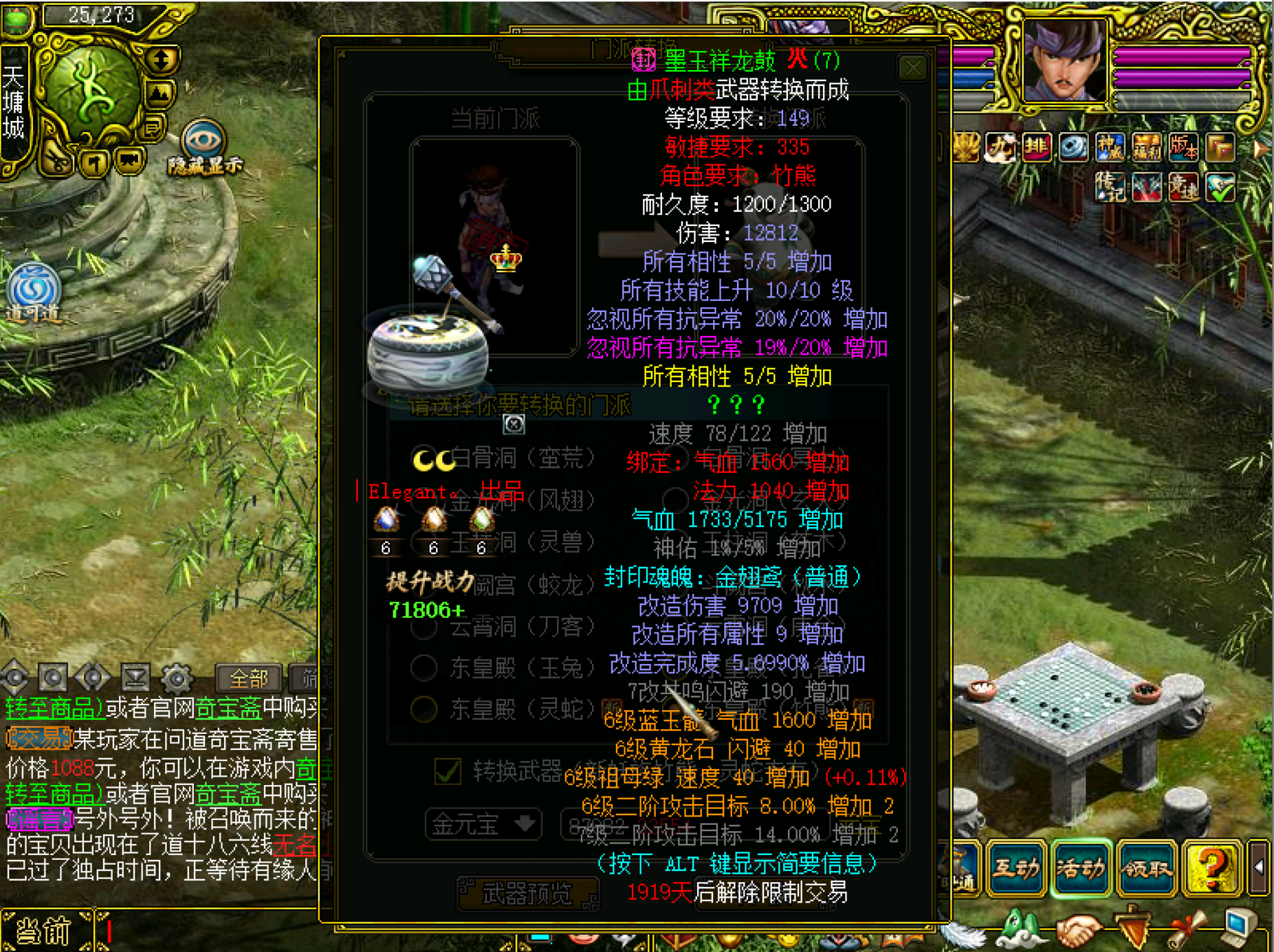This screenshot has width=1274, height=952.
Task: Open the 互动 button
Action: click(1015, 869)
